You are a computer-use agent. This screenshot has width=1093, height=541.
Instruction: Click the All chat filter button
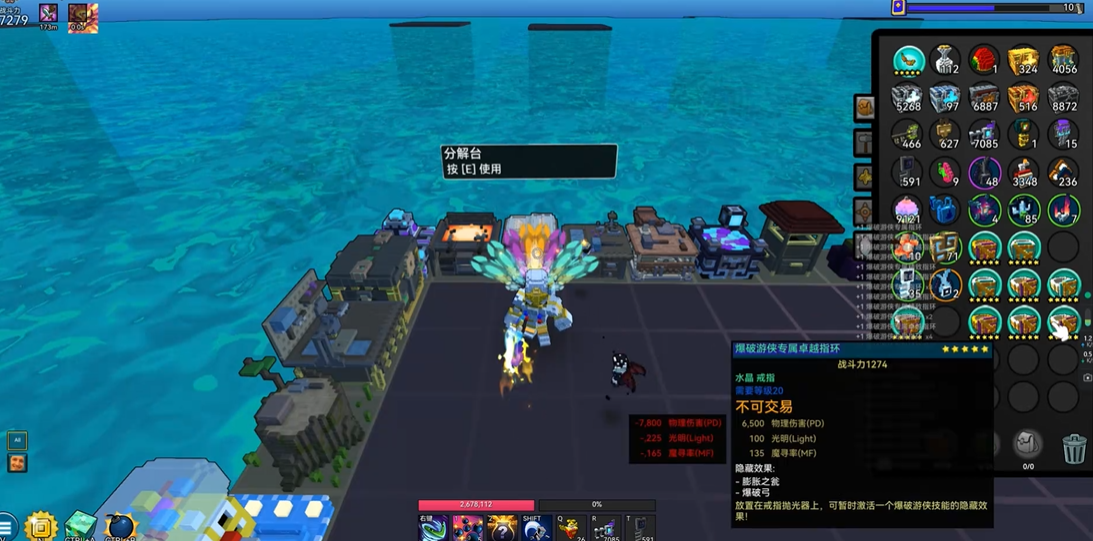coord(17,440)
